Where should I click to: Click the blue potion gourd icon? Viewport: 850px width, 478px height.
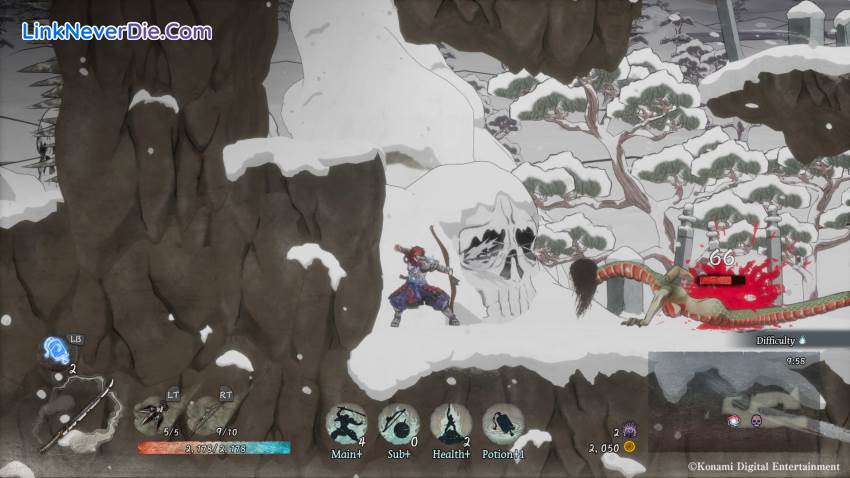55,349
